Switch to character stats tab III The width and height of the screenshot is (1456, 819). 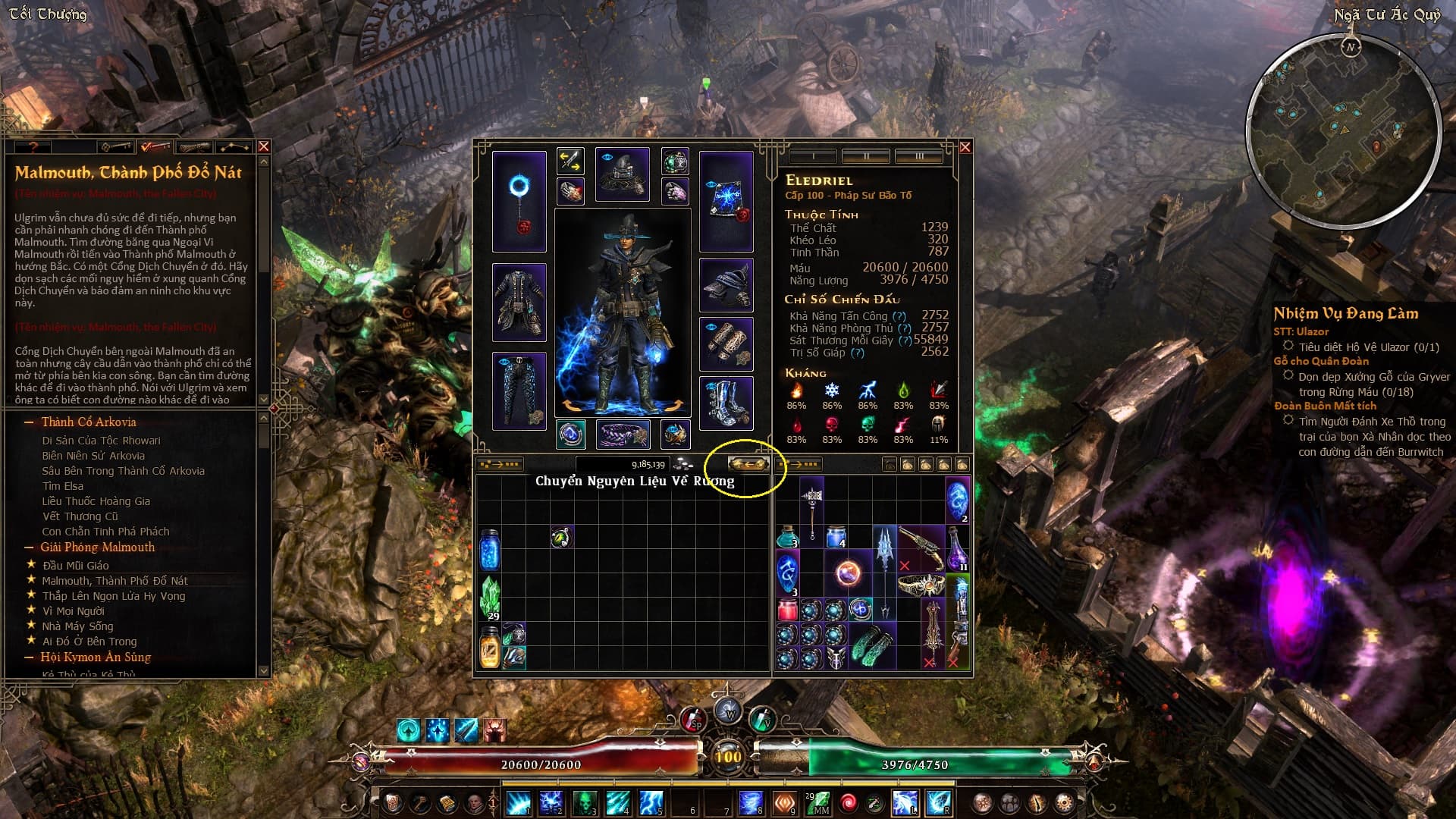click(918, 156)
